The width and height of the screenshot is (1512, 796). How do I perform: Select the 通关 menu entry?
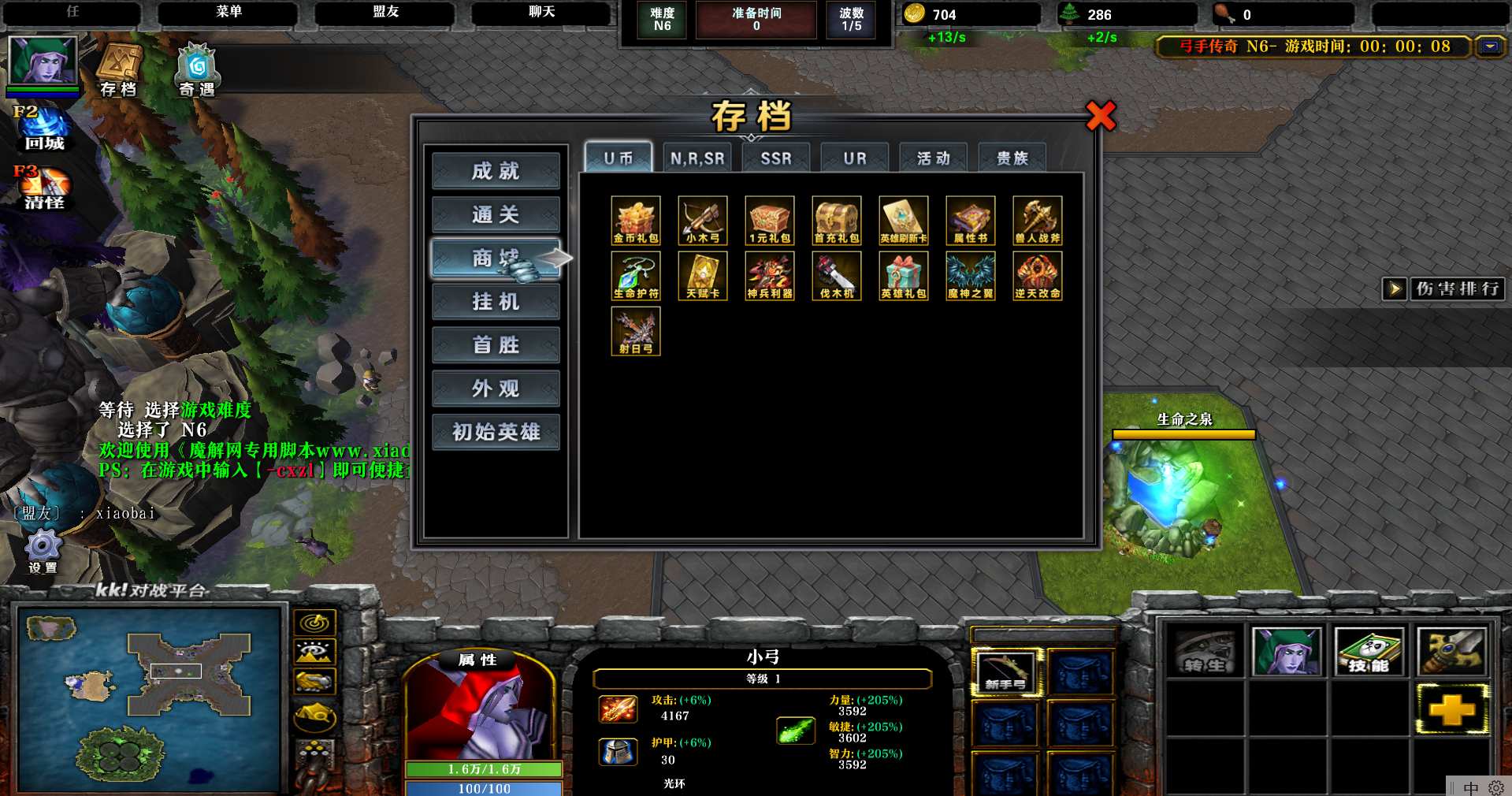[x=496, y=214]
